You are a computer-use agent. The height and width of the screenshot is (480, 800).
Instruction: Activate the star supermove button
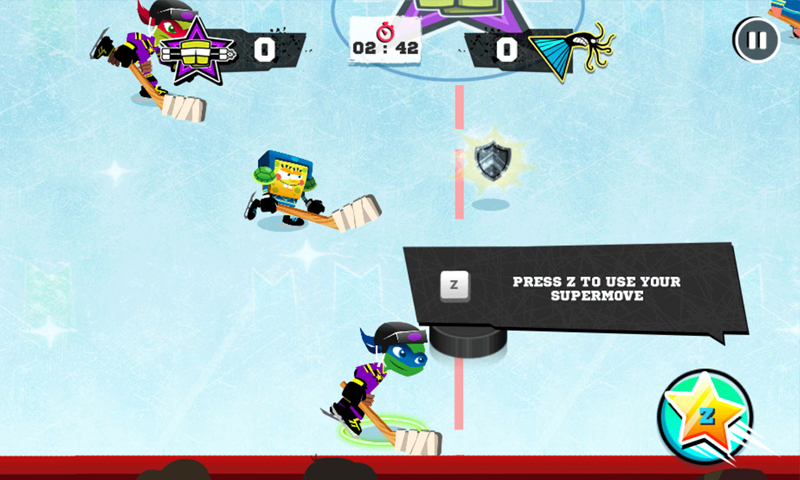(x=705, y=416)
